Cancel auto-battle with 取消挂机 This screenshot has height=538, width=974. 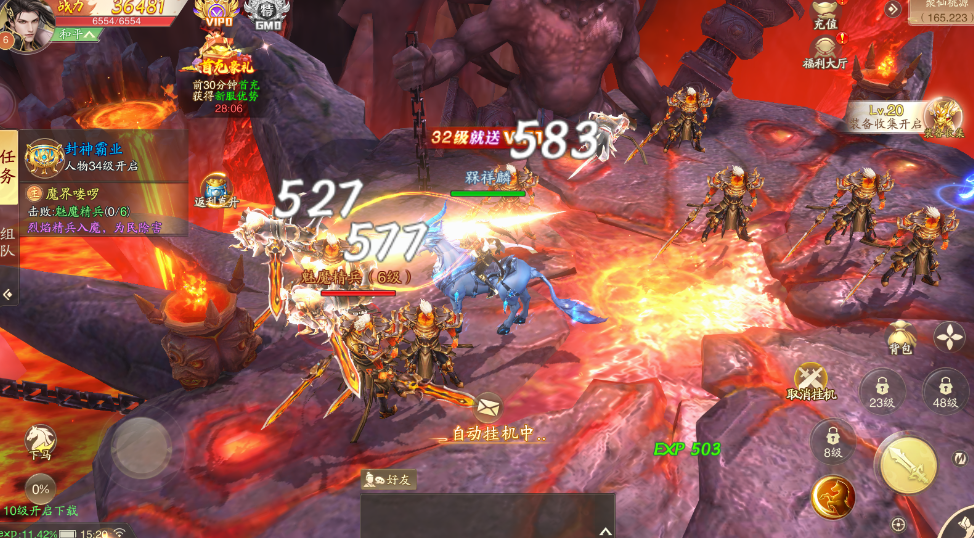[810, 381]
